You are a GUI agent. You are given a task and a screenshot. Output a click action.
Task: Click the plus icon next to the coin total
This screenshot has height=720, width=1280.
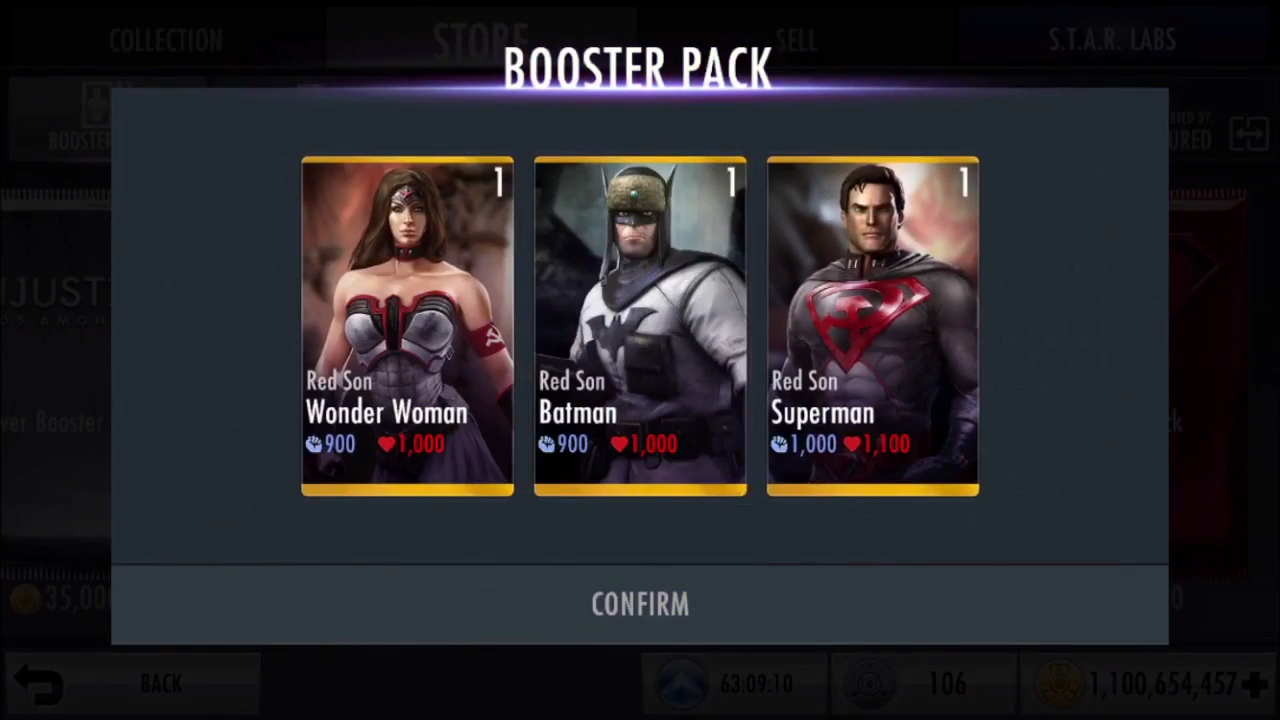pyautogui.click(x=1256, y=683)
